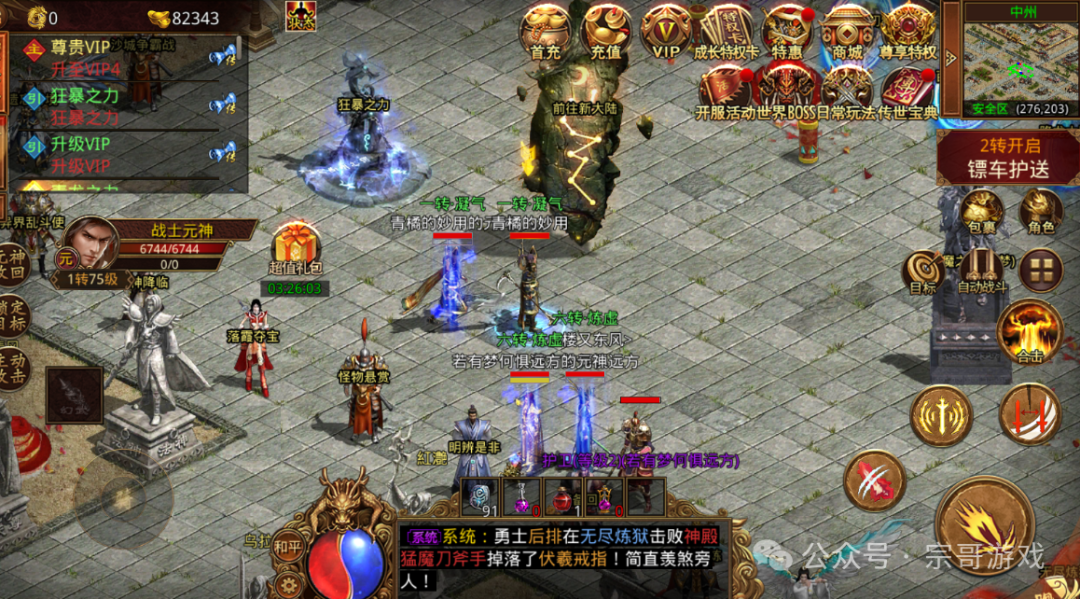Open the 充值 recharge icon

(606, 30)
